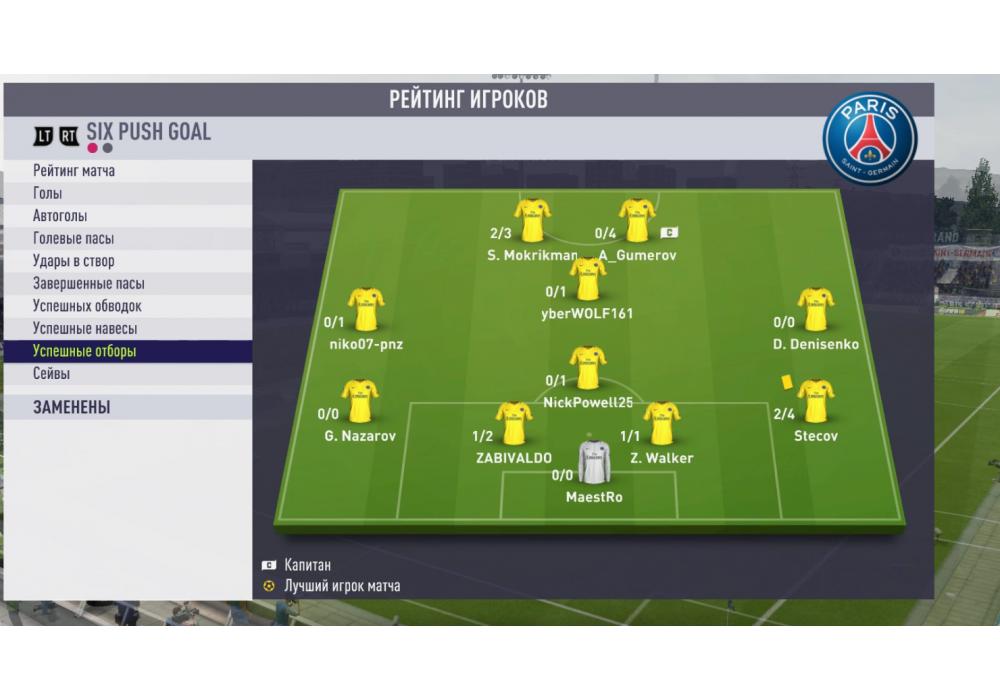Pick defender Z. Walker's shirt
This screenshot has width=1000, height=700.
click(661, 424)
